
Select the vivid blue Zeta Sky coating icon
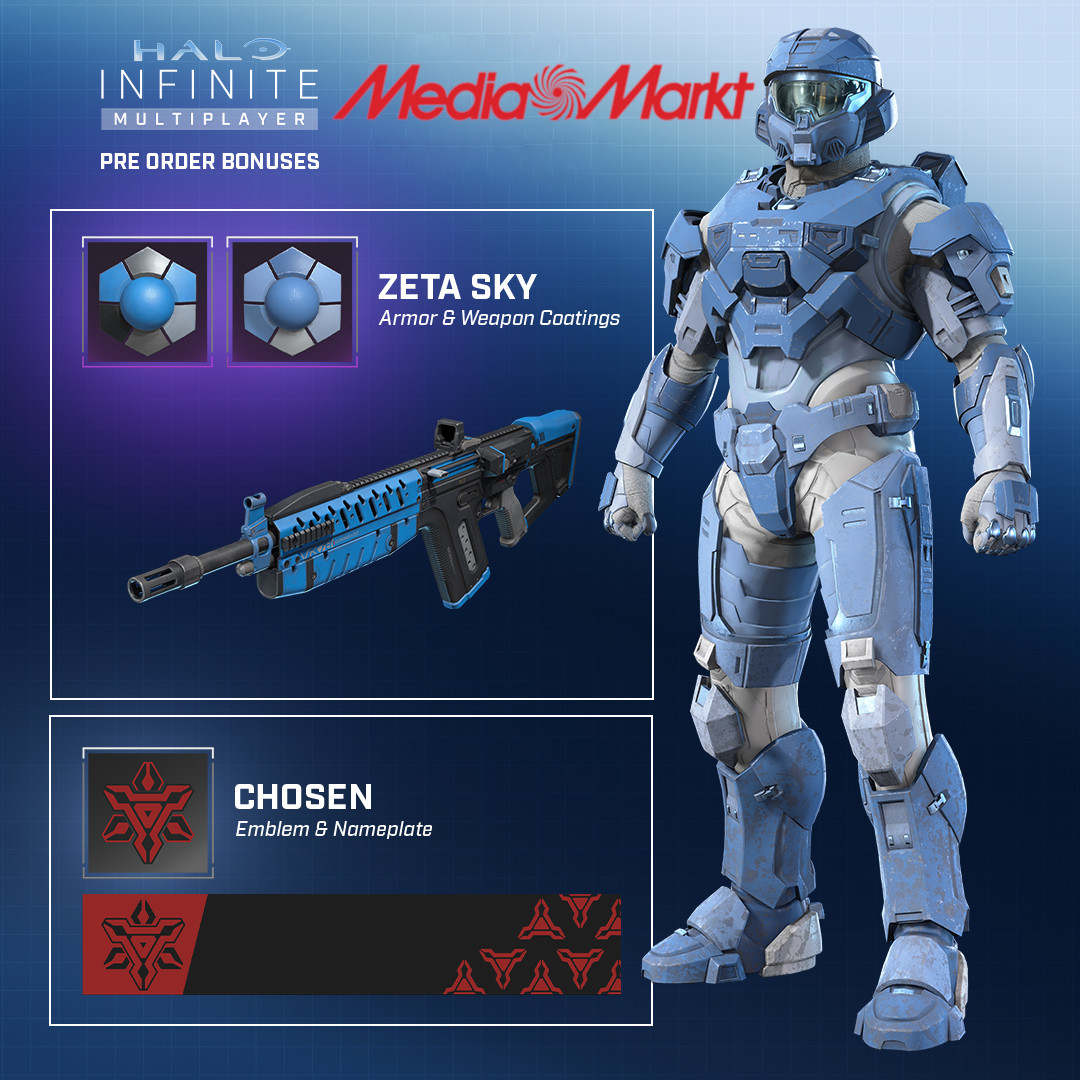pyautogui.click(x=147, y=301)
